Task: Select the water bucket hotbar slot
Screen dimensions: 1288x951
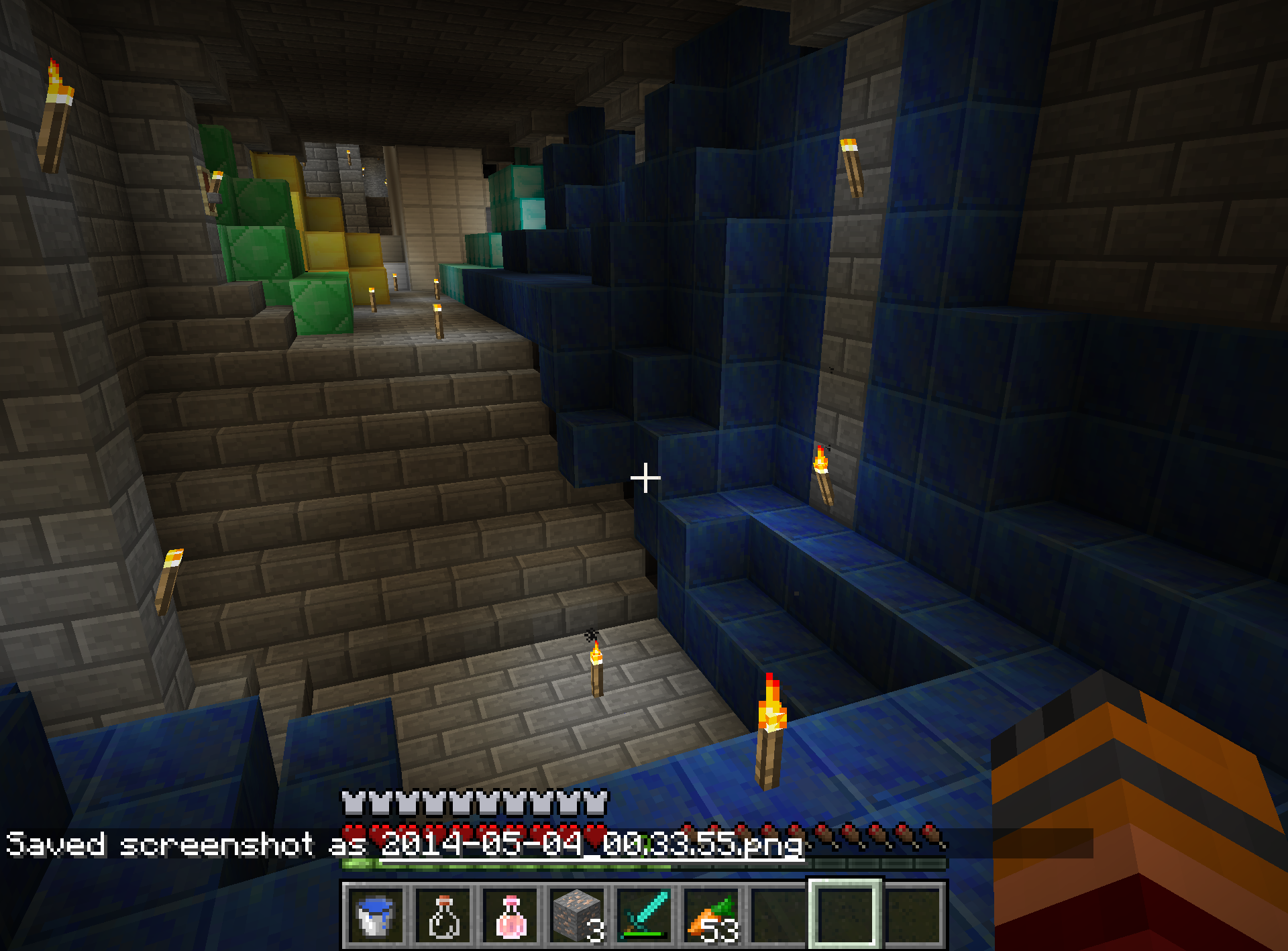Action: (375, 915)
